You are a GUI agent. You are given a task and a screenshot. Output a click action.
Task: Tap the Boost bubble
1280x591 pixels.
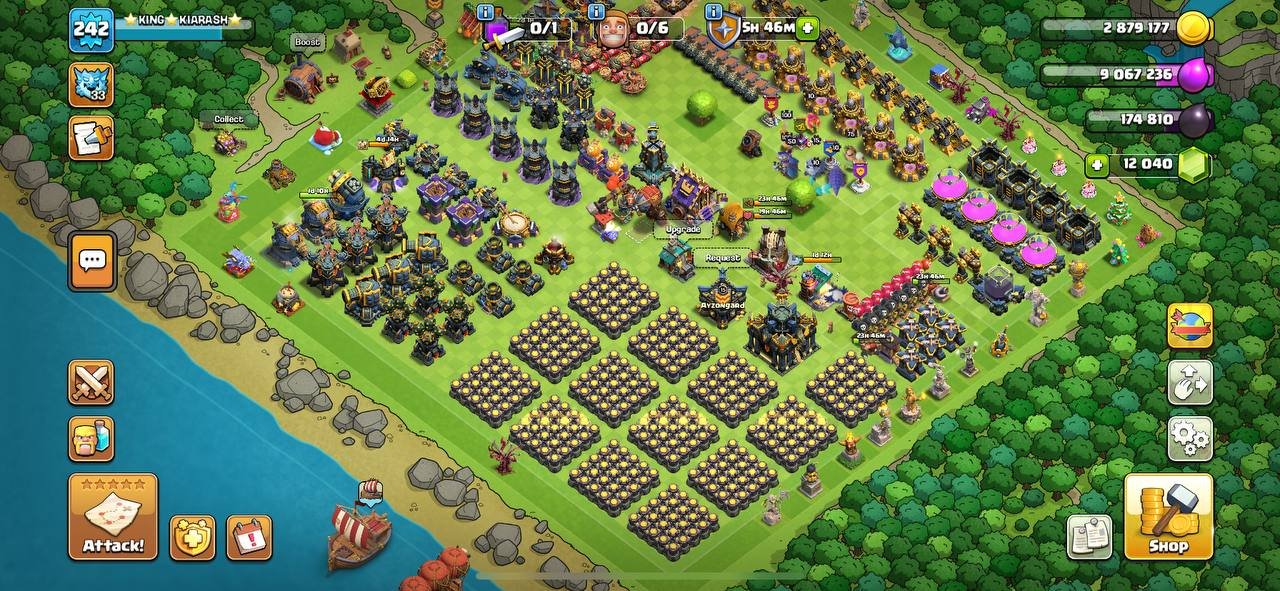click(x=307, y=42)
